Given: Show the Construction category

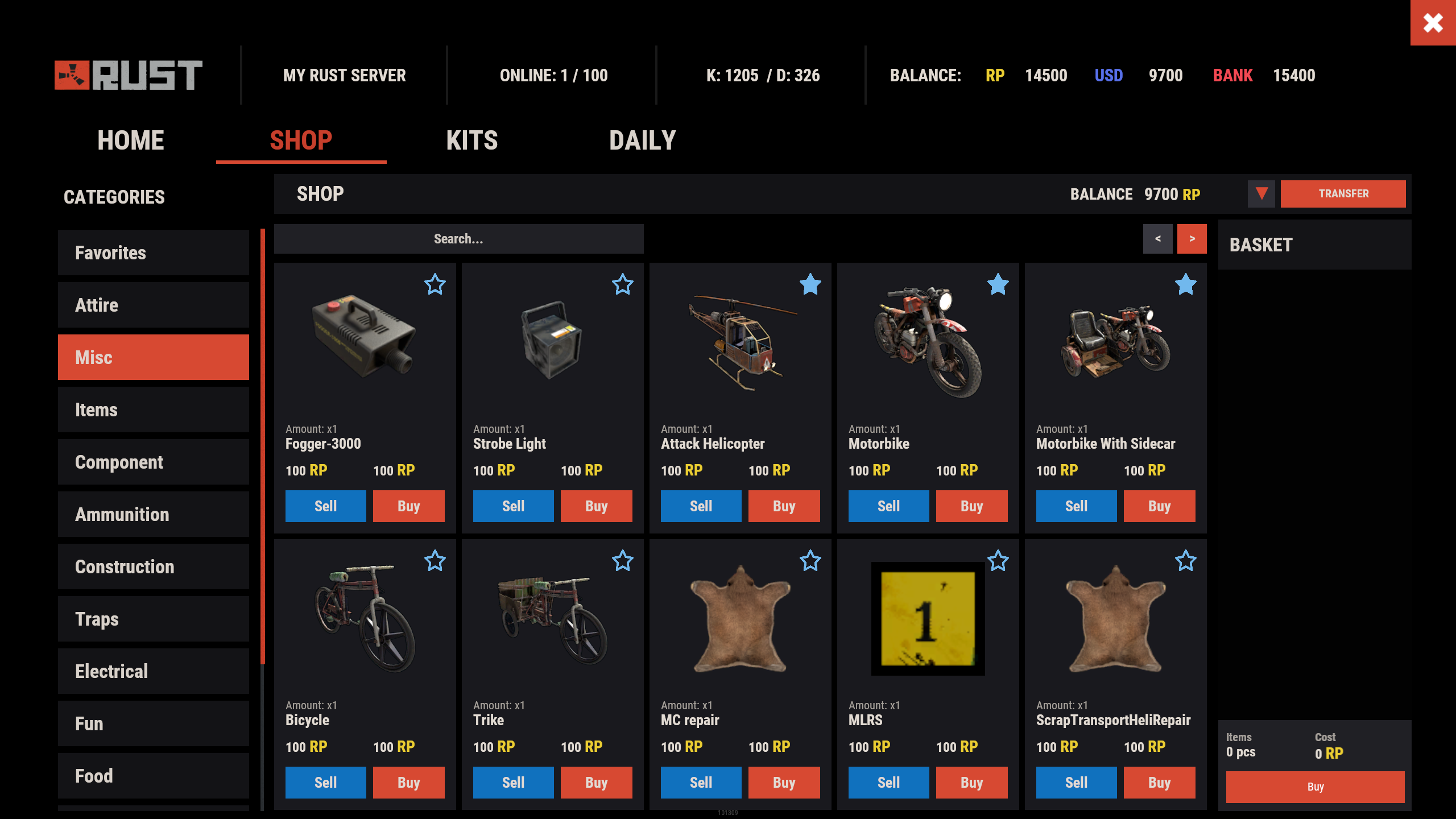Looking at the screenshot, I should 154,566.
